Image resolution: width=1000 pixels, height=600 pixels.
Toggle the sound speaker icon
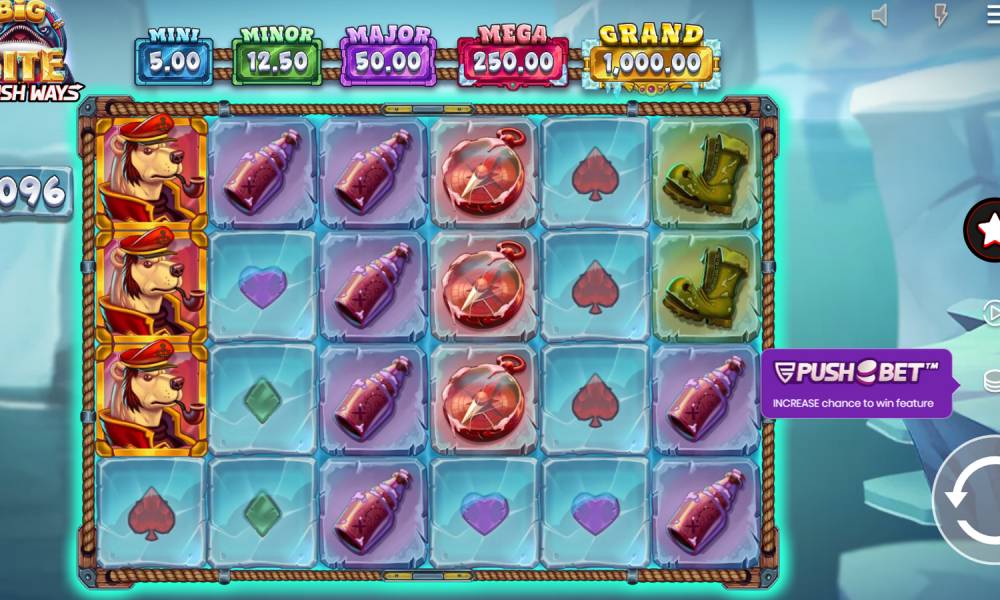pos(880,15)
